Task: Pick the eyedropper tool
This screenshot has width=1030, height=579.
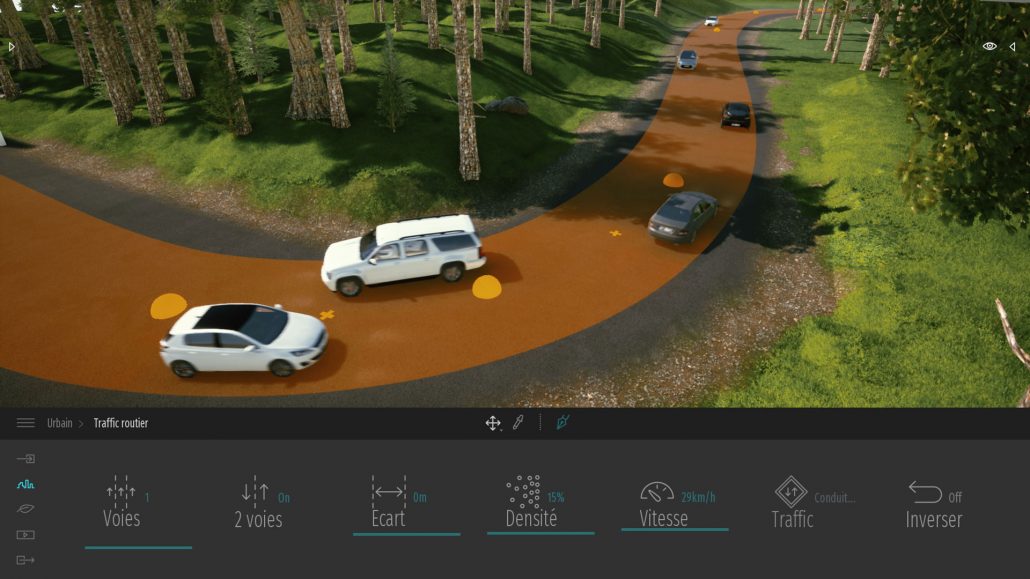Action: [518, 423]
